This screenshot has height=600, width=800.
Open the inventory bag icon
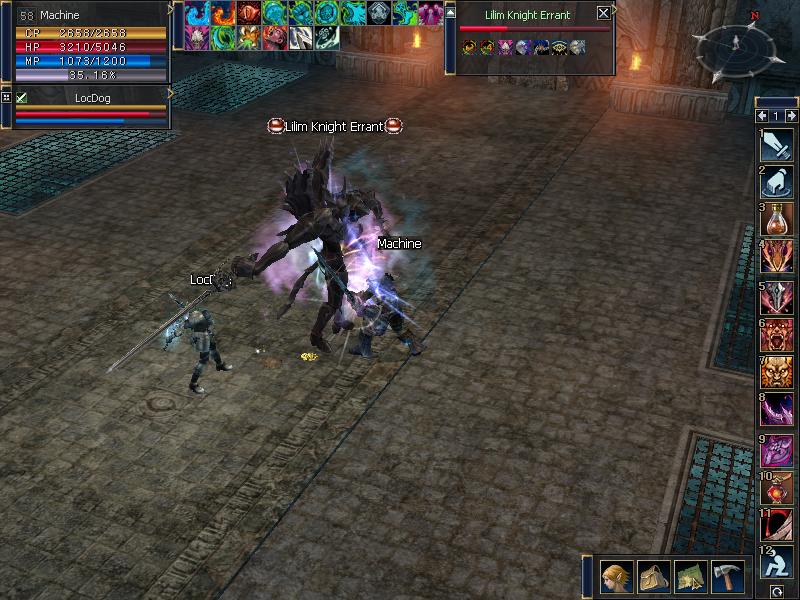pos(652,577)
